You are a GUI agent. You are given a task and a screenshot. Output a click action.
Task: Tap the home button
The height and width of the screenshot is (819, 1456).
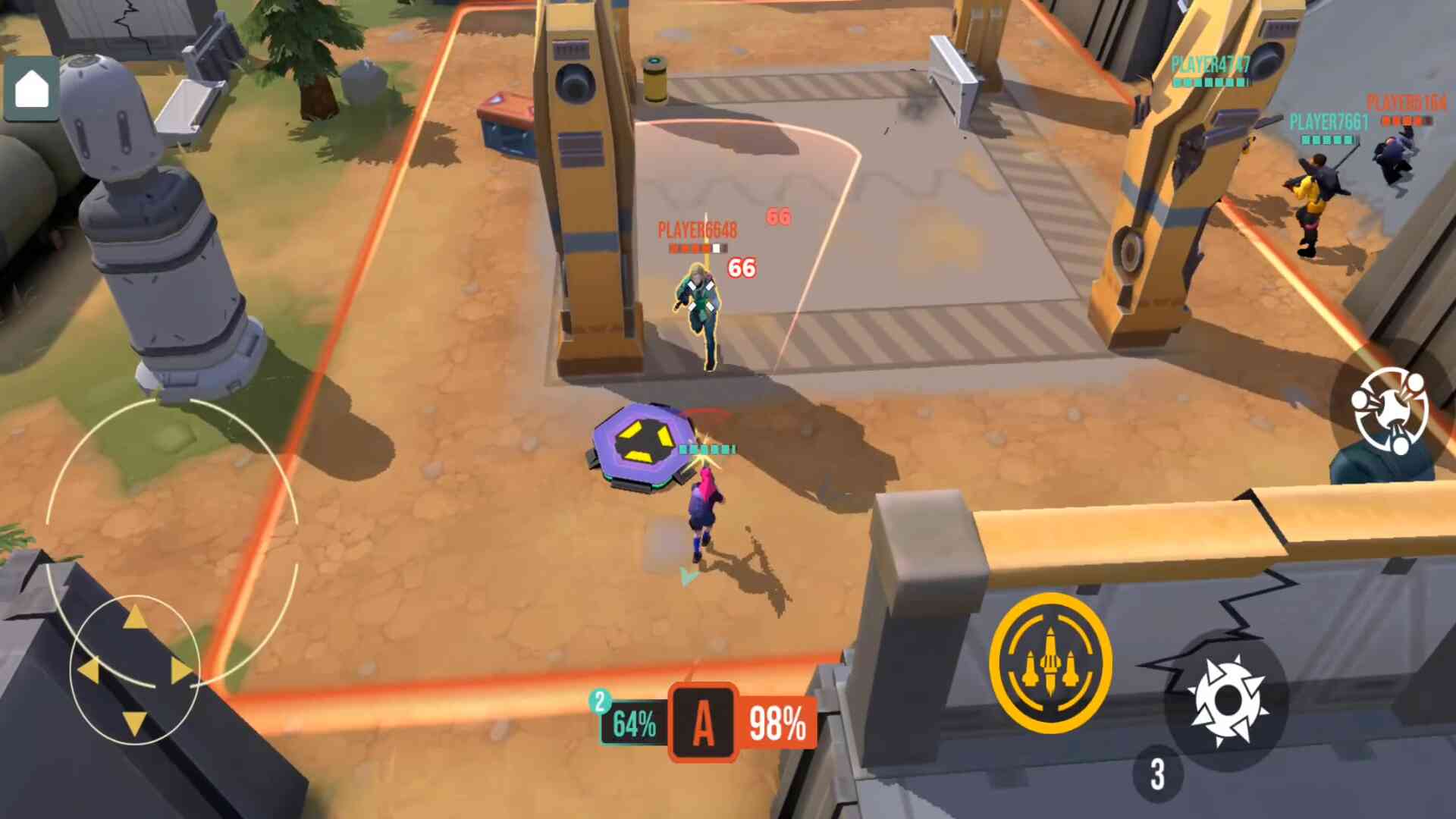(x=32, y=89)
